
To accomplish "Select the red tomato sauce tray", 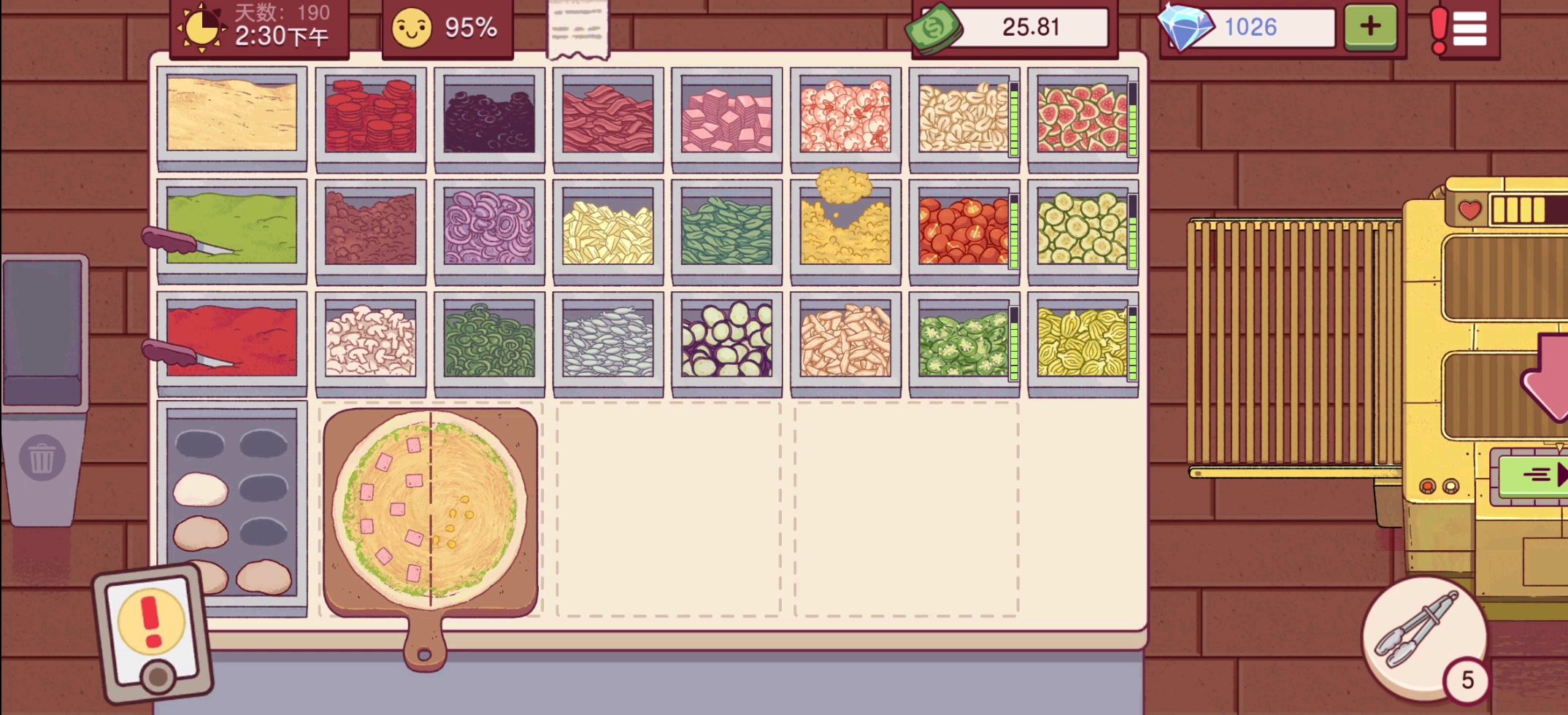I will [x=232, y=340].
